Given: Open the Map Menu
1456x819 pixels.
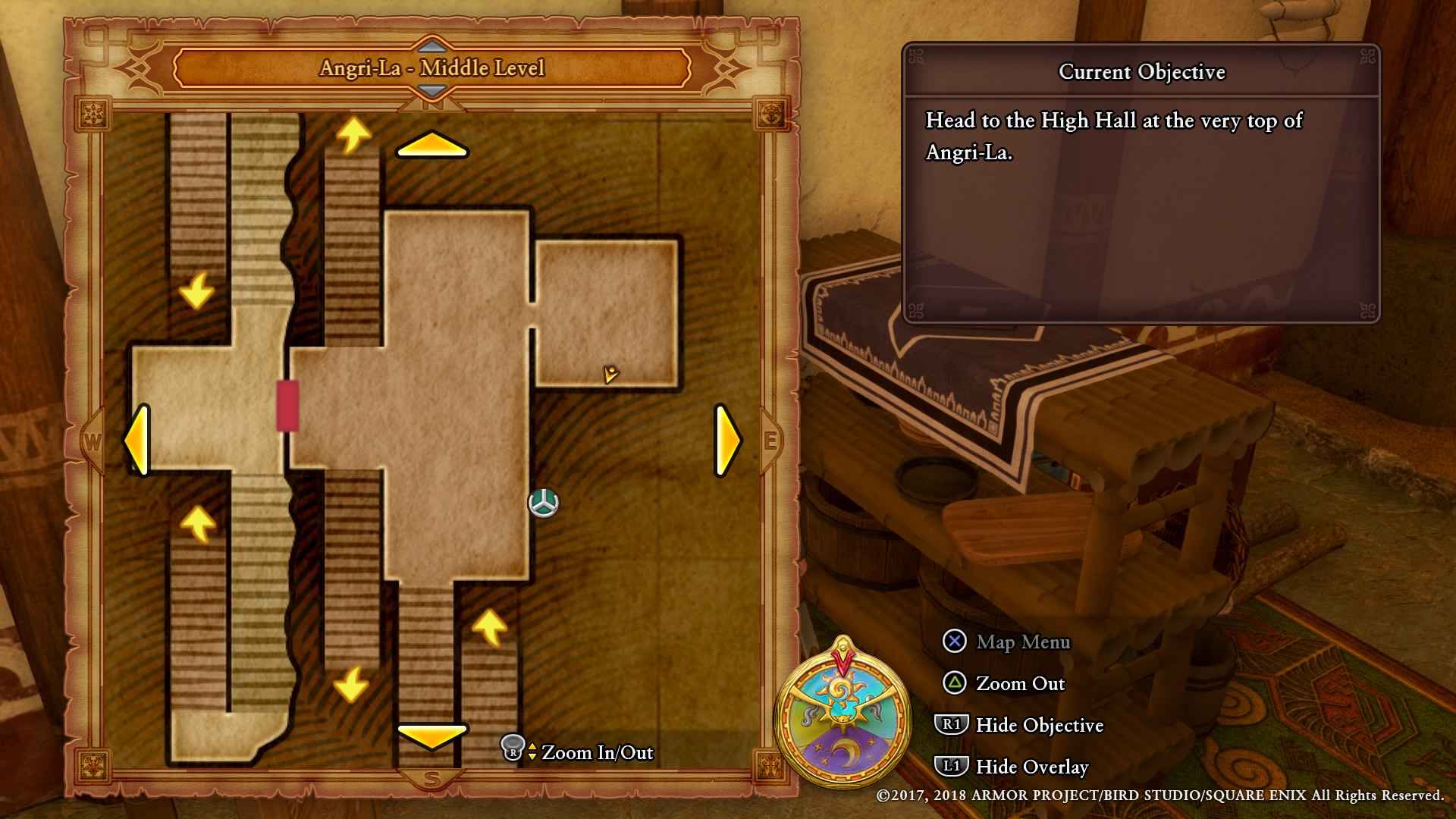Looking at the screenshot, I should coord(954,643).
